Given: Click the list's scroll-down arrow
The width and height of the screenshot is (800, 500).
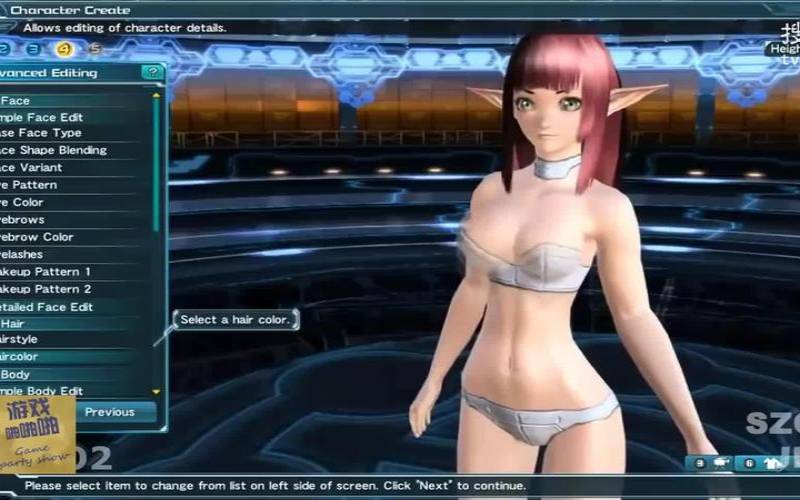Looking at the screenshot, I should pyautogui.click(x=156, y=391).
